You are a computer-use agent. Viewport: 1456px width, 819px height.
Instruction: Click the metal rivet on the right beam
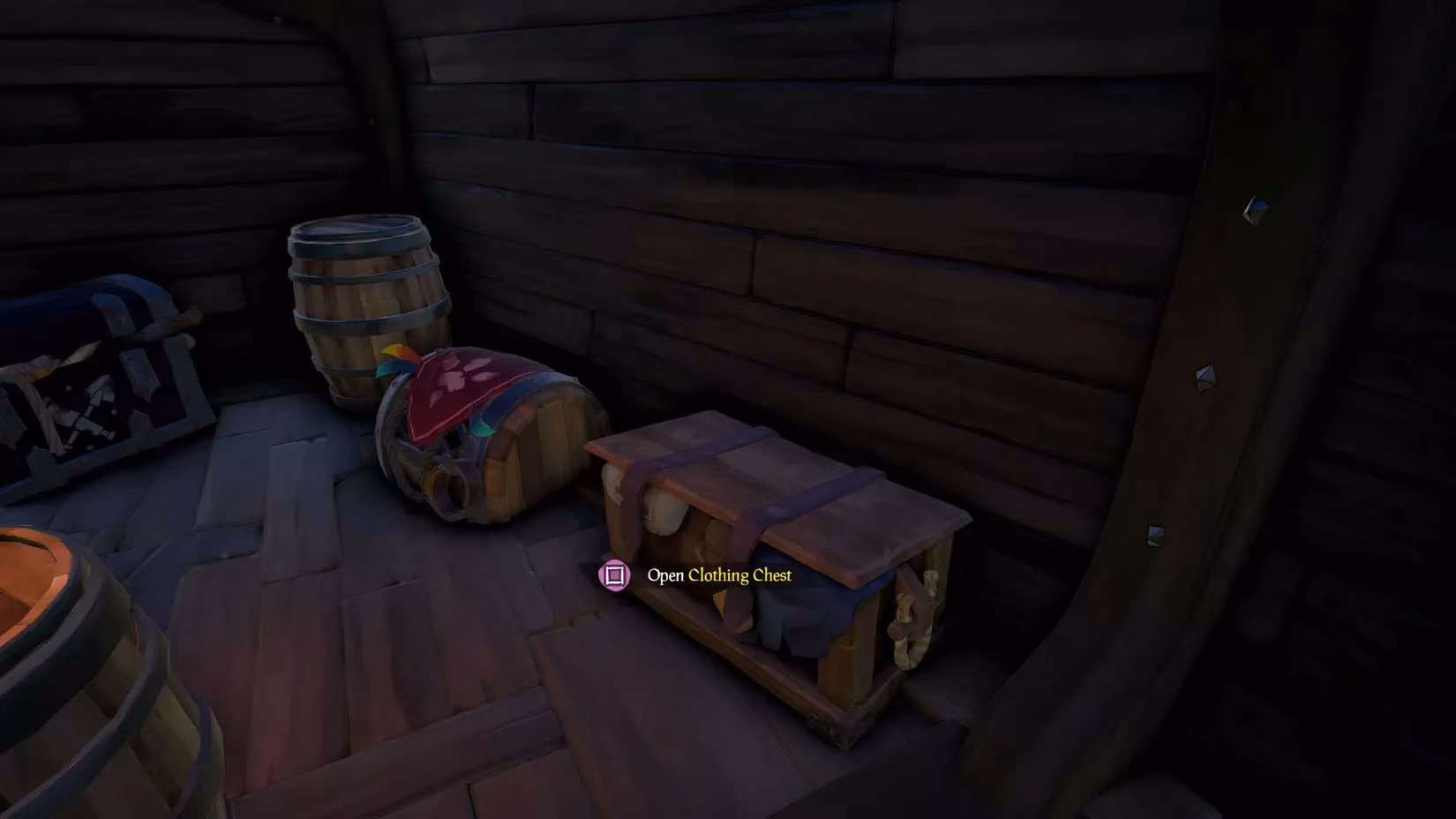pos(1256,209)
